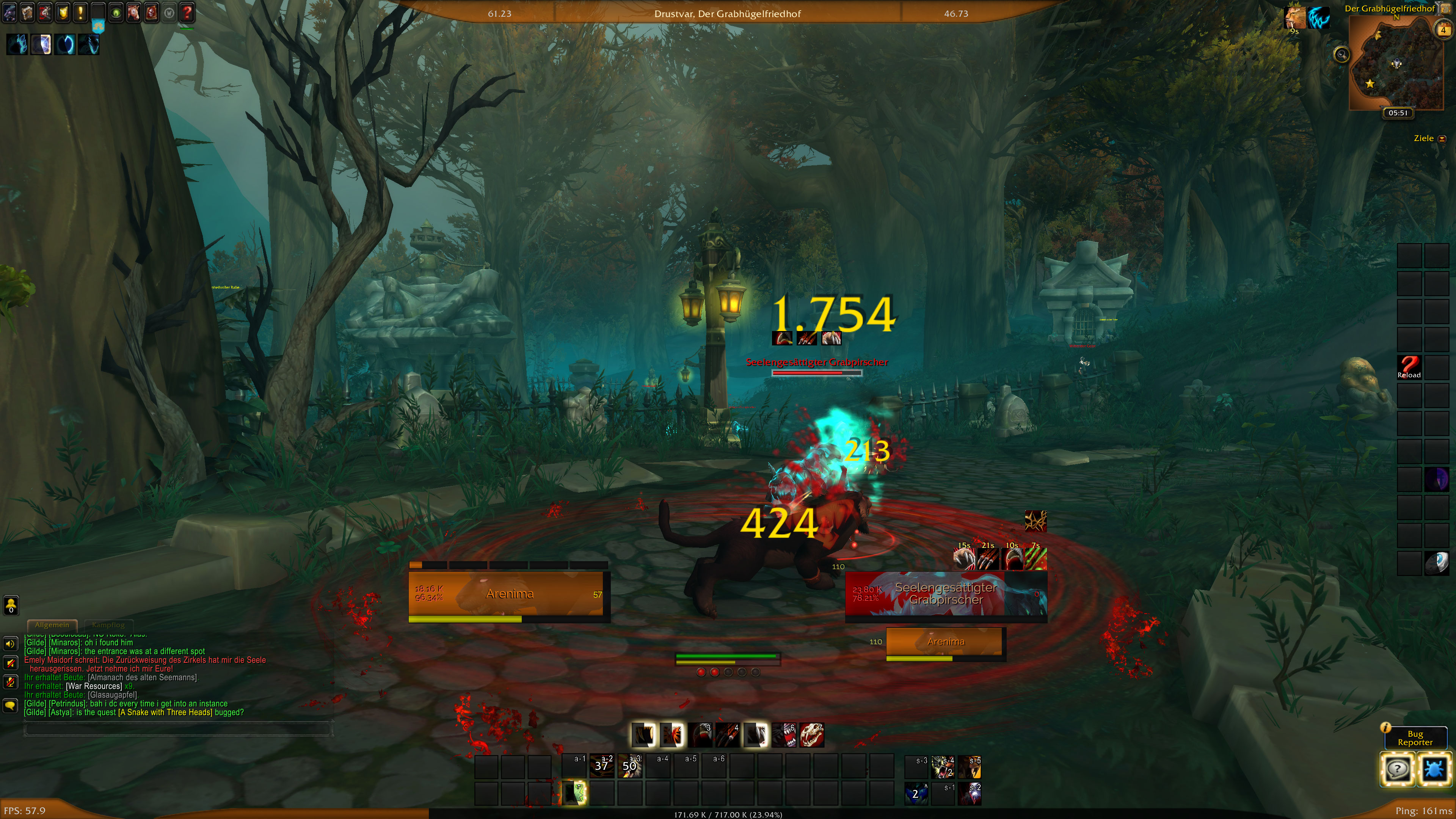1456x819 pixels.
Task: Use the claw slash ability on key 4
Action: (x=728, y=735)
